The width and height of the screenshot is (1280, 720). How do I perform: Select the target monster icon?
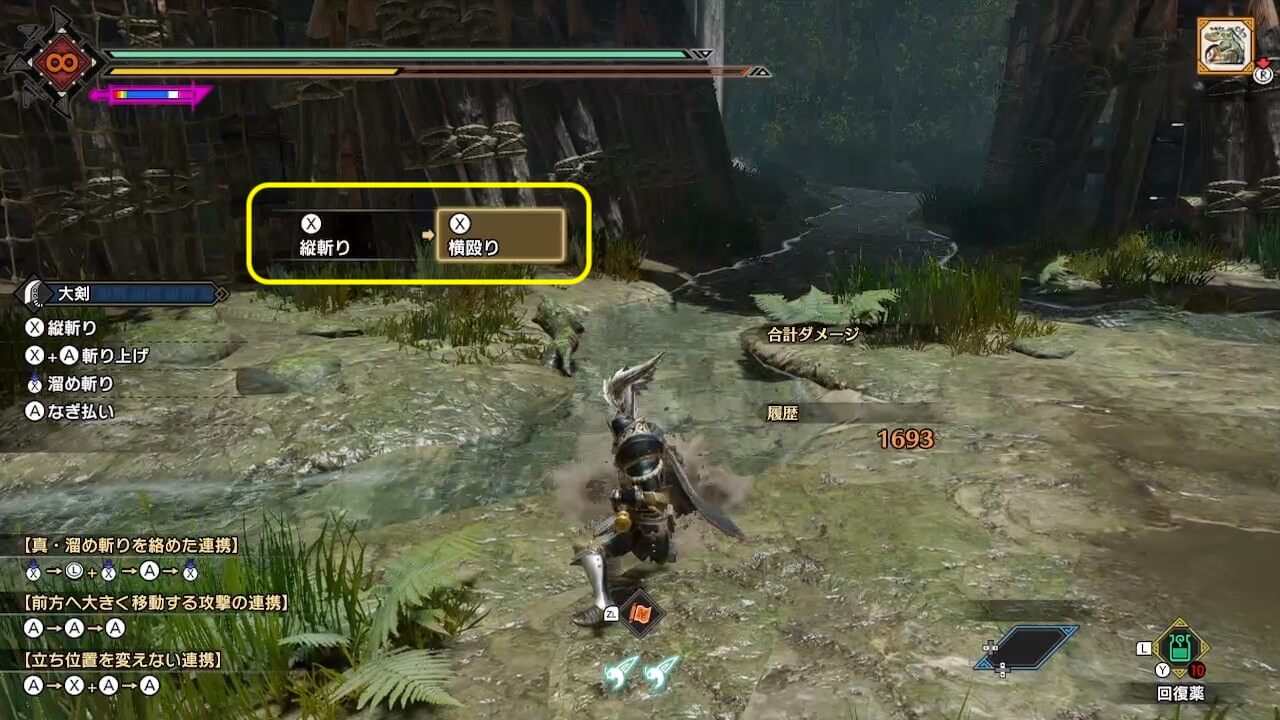pyautogui.click(x=1225, y=46)
